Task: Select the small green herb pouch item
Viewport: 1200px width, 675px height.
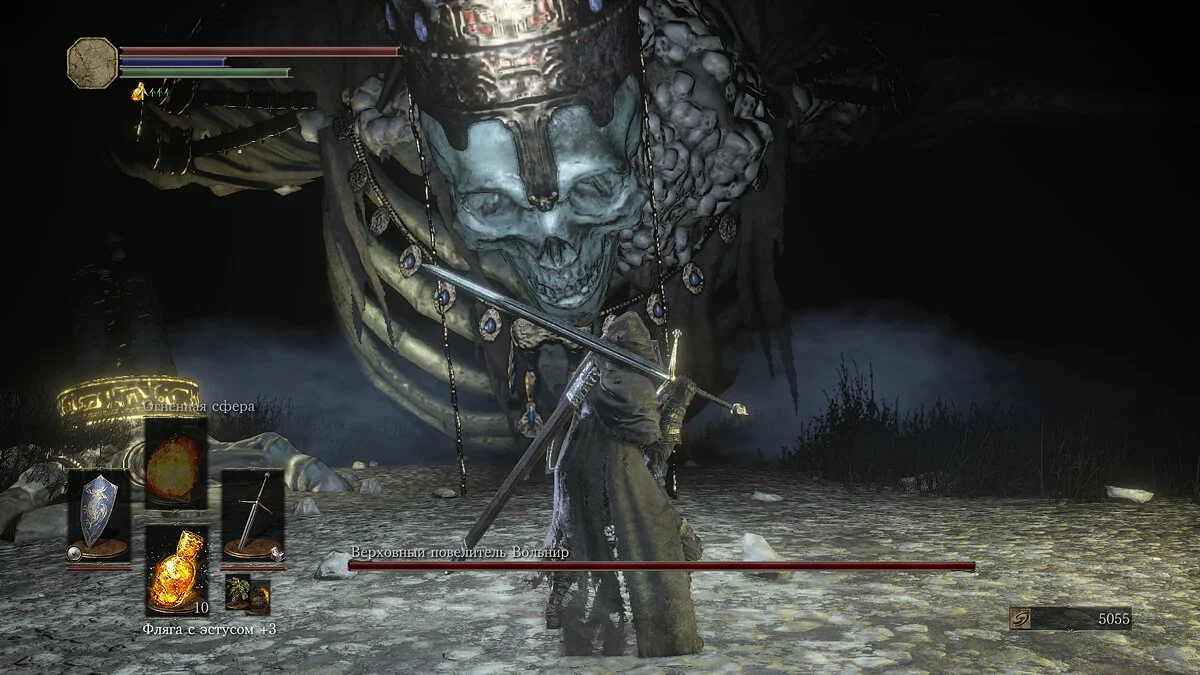Action: tap(238, 590)
